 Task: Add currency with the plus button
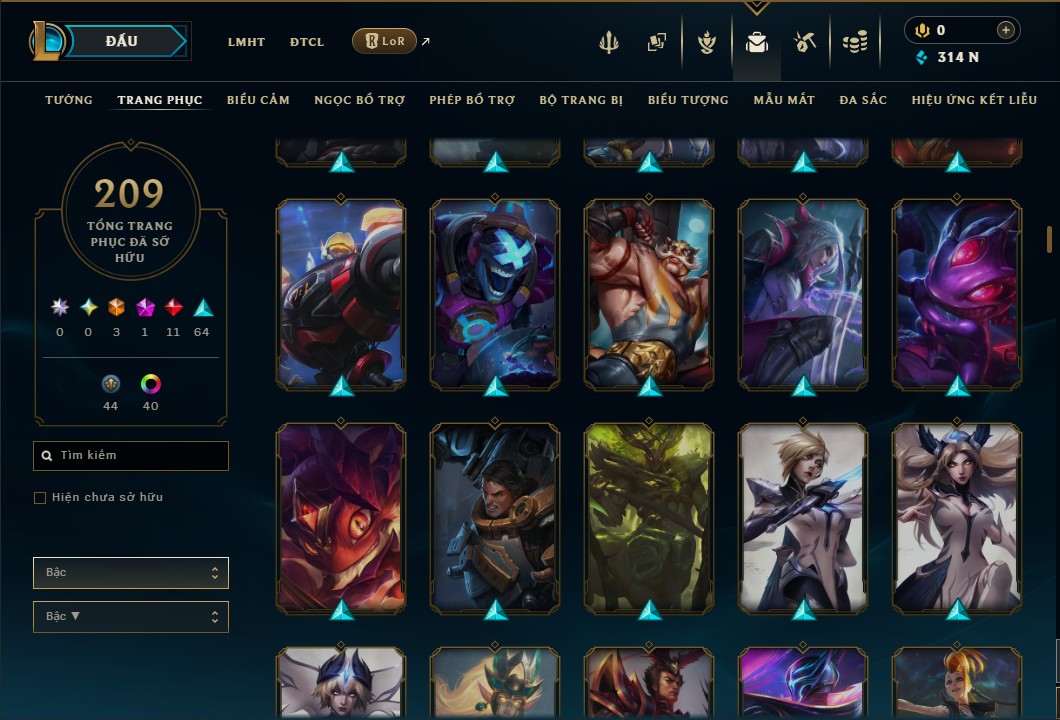1005,30
